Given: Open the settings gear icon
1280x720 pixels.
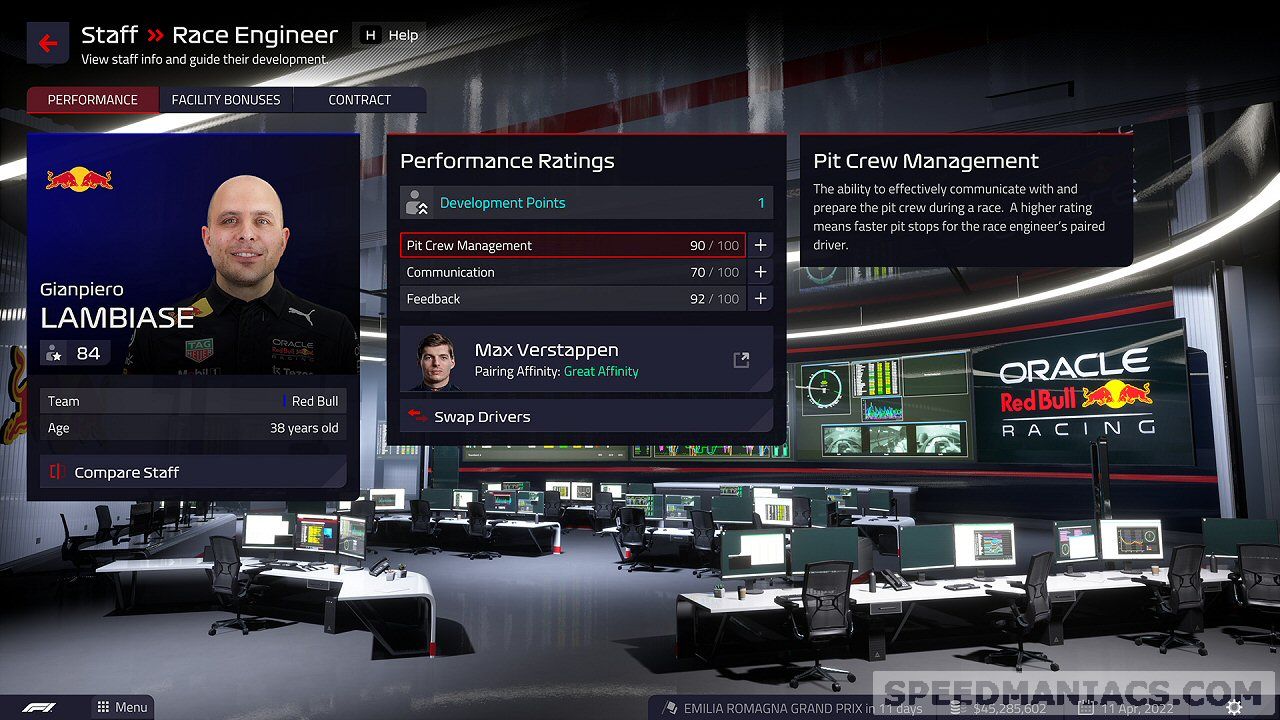Looking at the screenshot, I should [1235, 707].
